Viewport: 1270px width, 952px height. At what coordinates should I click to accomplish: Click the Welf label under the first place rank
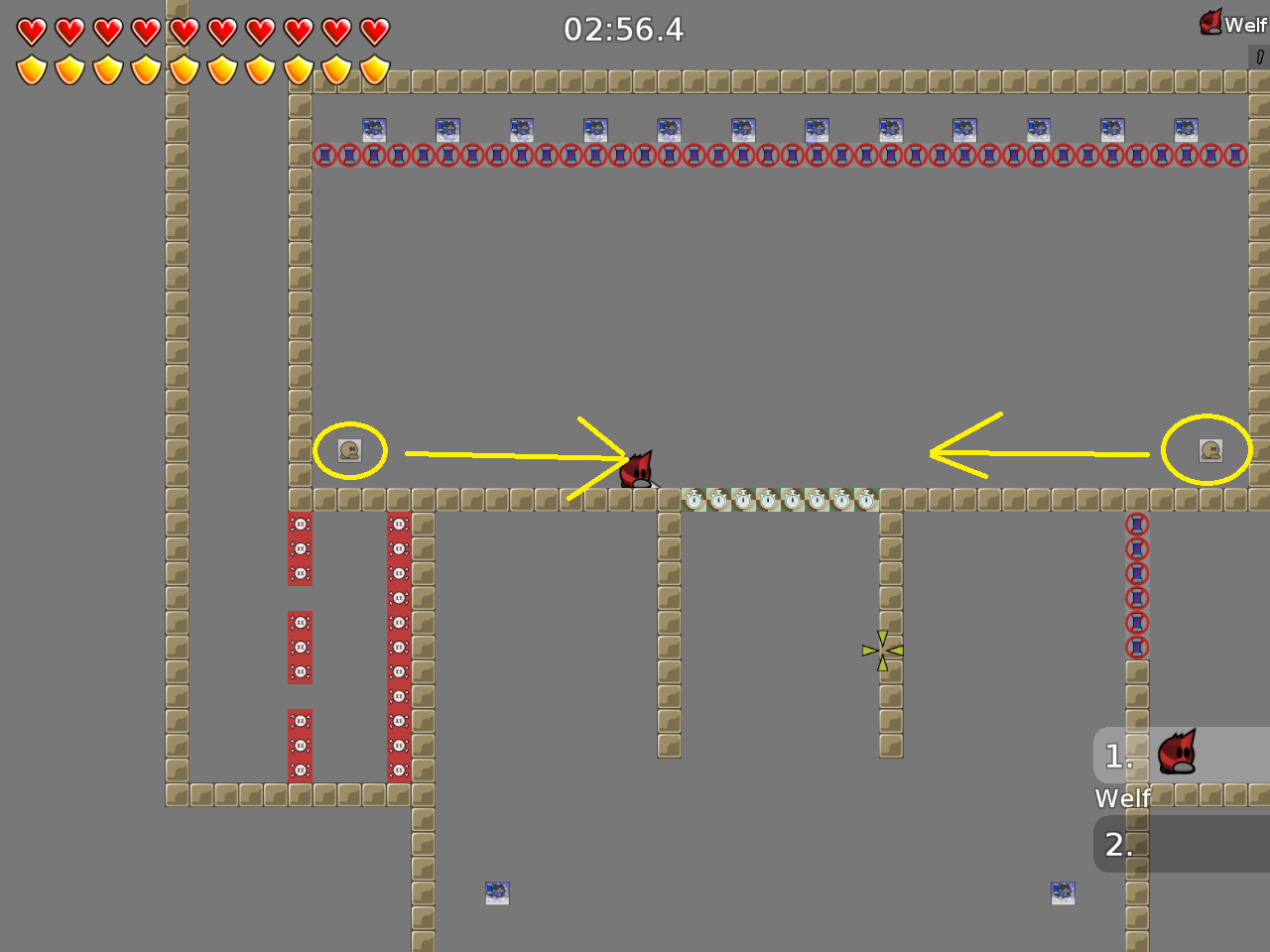1121,797
